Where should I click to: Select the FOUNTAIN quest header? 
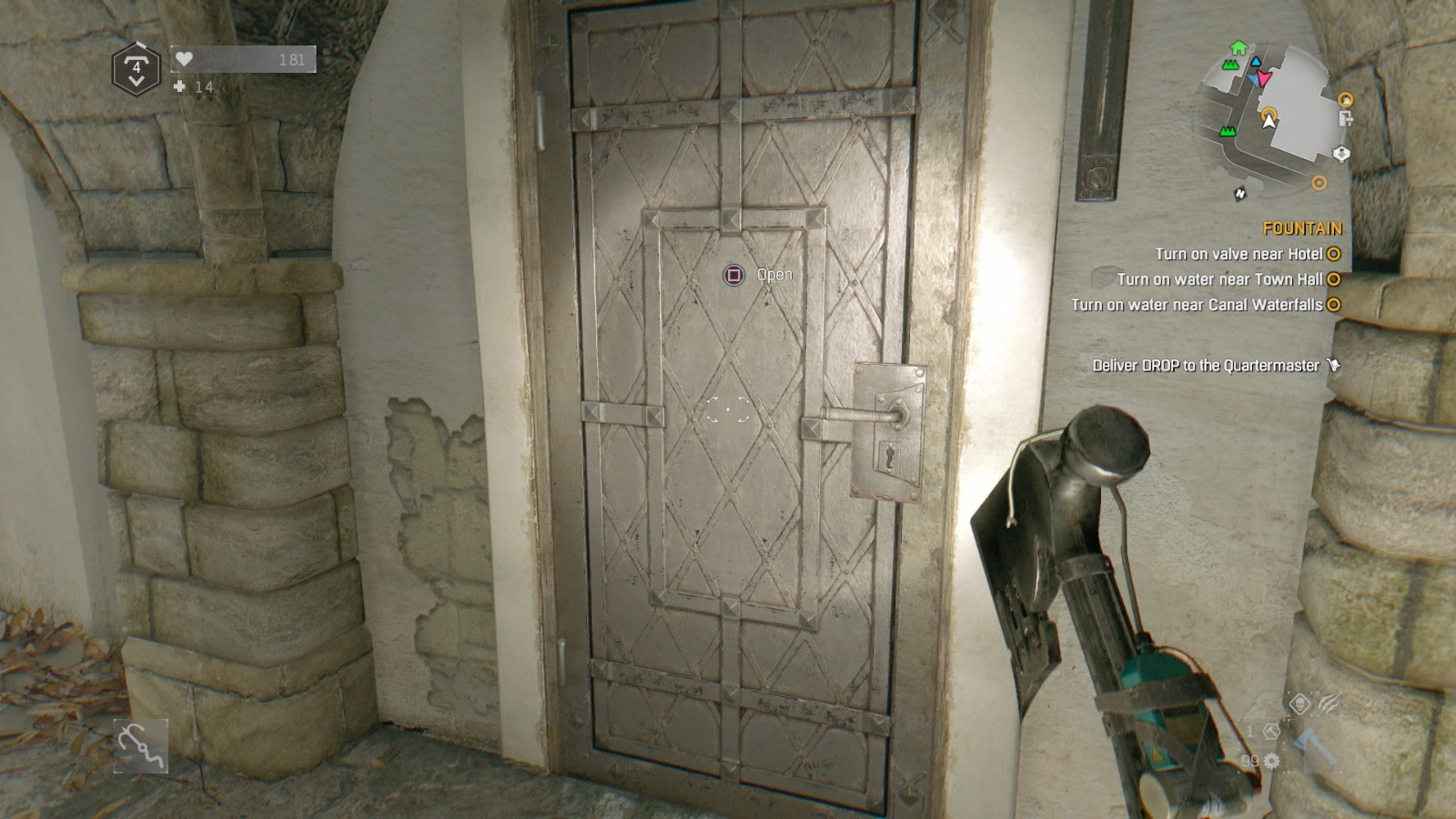tap(1303, 226)
